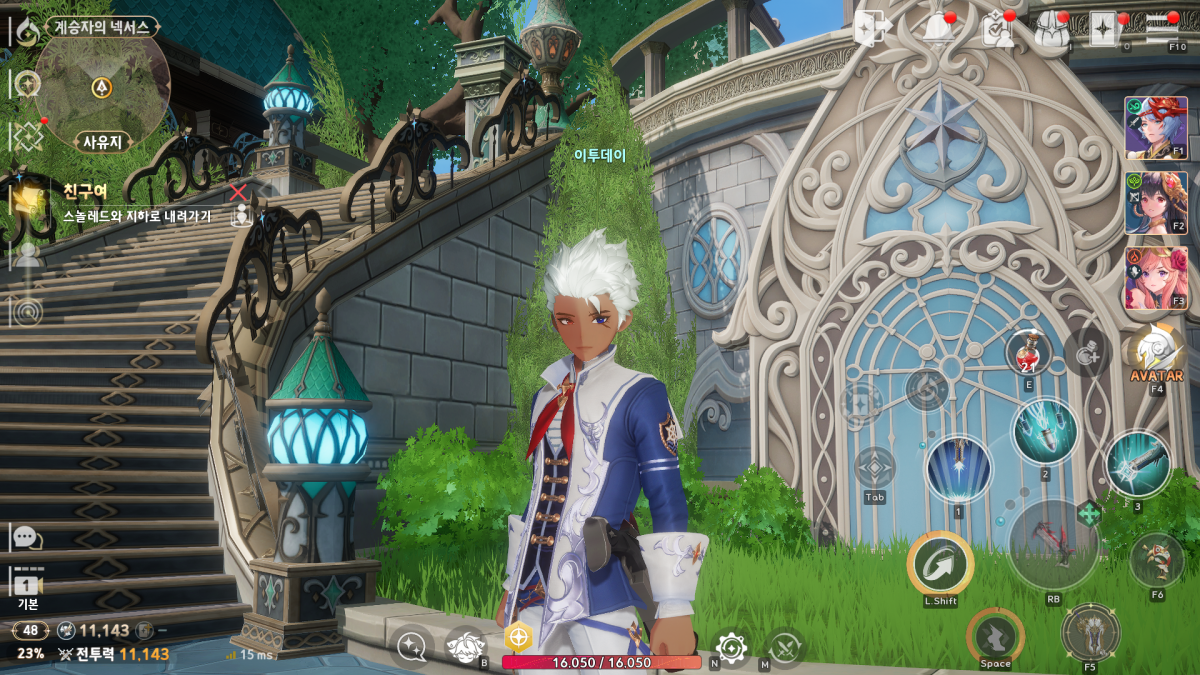This screenshot has width=1200, height=675.
Task: Open the chat speech bubble icon
Action: 26,537
